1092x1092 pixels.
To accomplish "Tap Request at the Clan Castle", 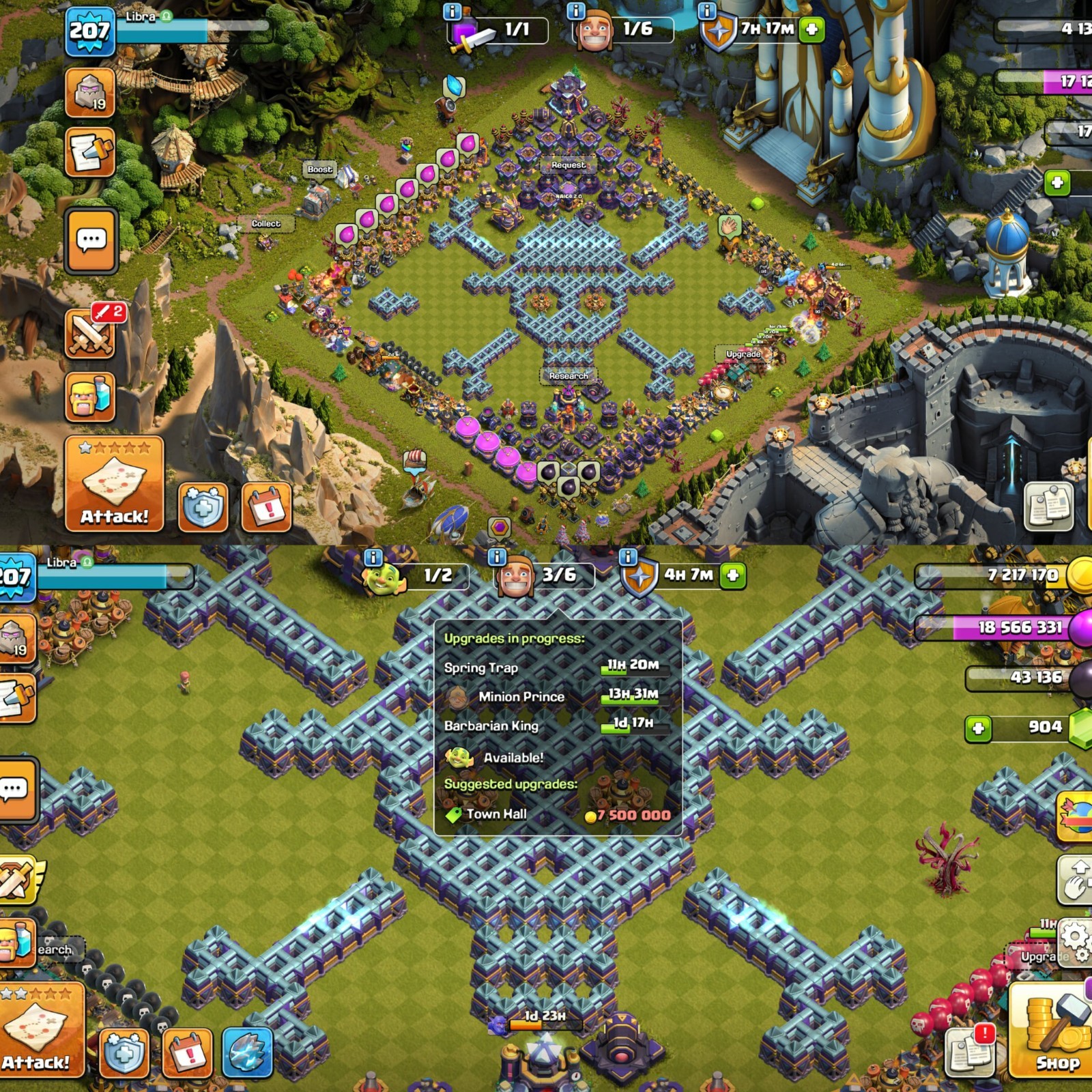I will tap(568, 164).
